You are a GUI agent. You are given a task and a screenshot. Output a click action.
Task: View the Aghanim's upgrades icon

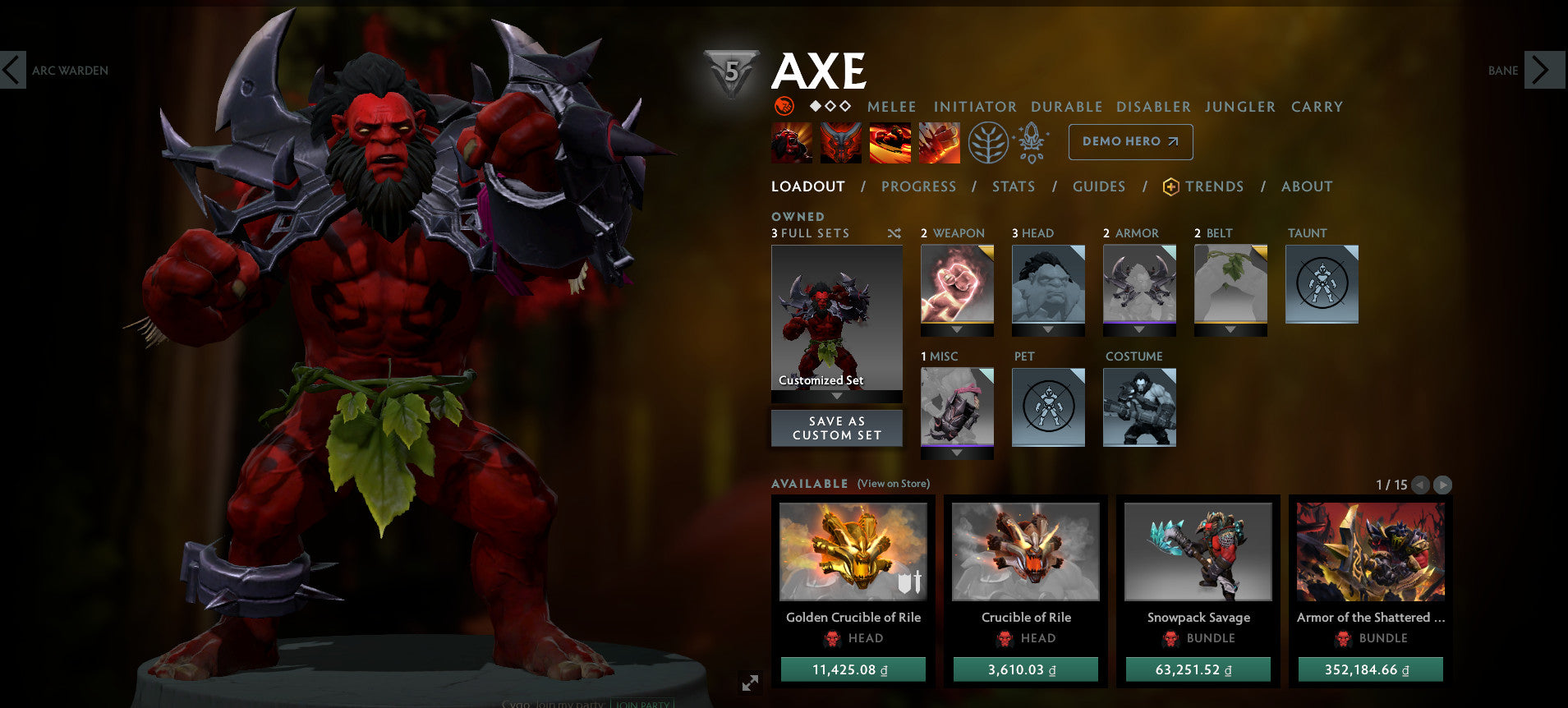coord(1032,142)
